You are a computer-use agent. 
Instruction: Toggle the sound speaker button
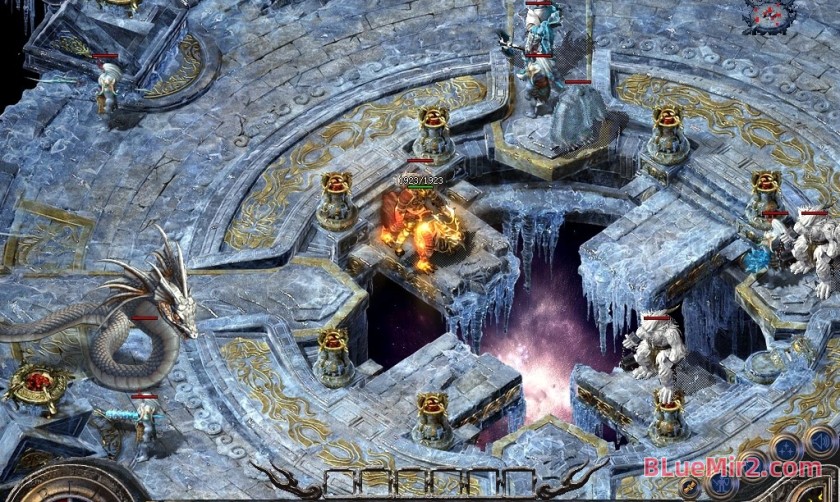point(820,441)
